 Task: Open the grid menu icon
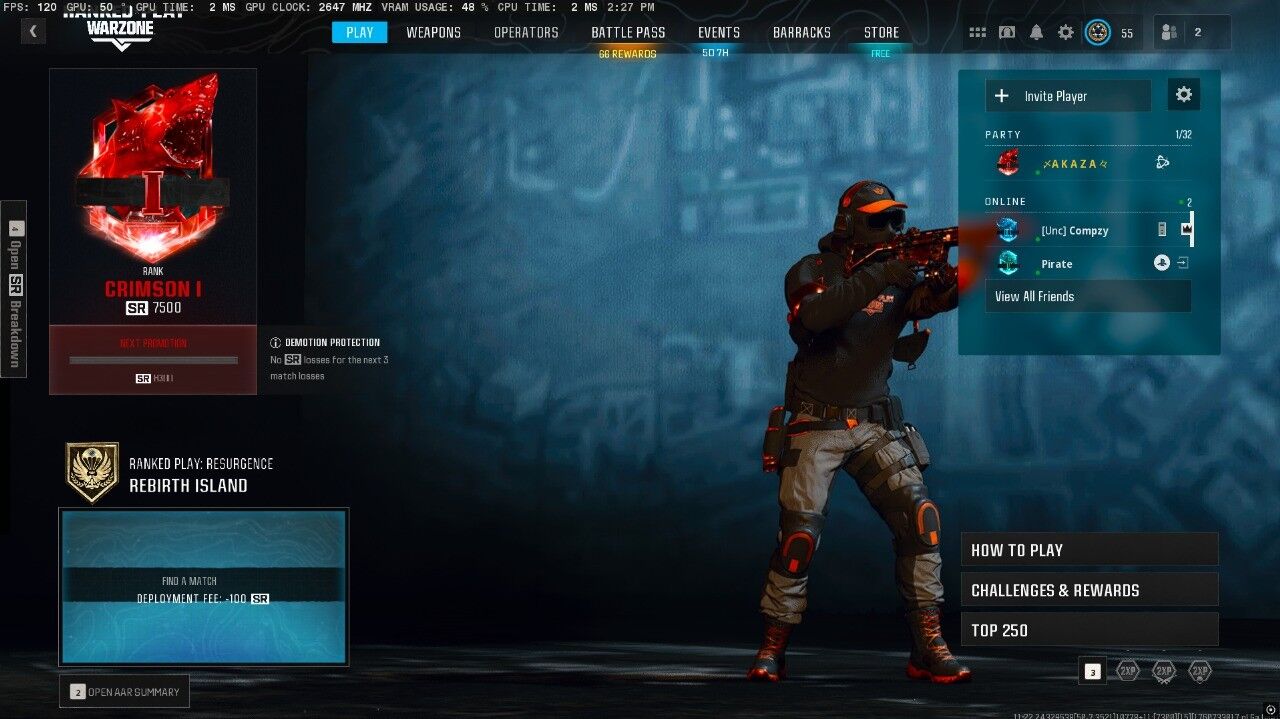pyautogui.click(x=977, y=33)
